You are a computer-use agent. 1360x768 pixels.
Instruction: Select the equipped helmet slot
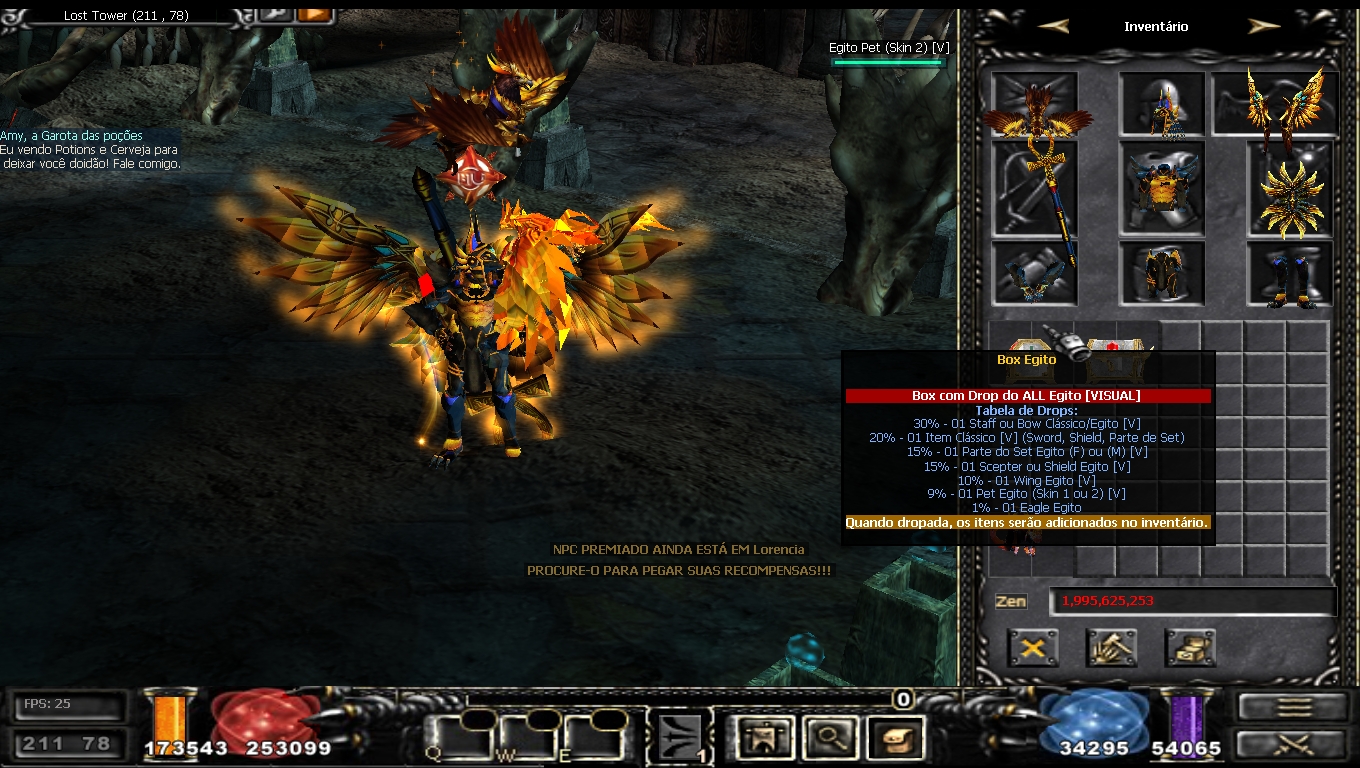[x=1161, y=105]
